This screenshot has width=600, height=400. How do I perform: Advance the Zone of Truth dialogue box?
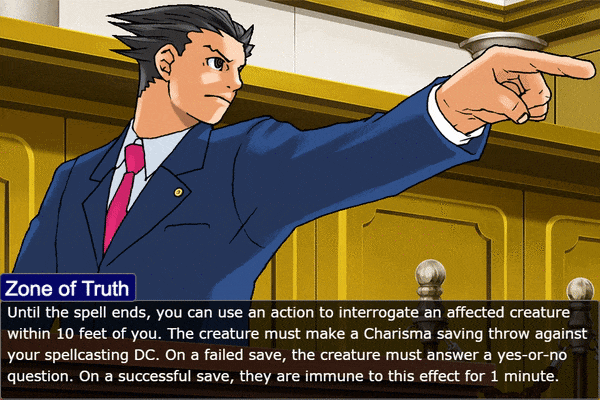pos(300,346)
